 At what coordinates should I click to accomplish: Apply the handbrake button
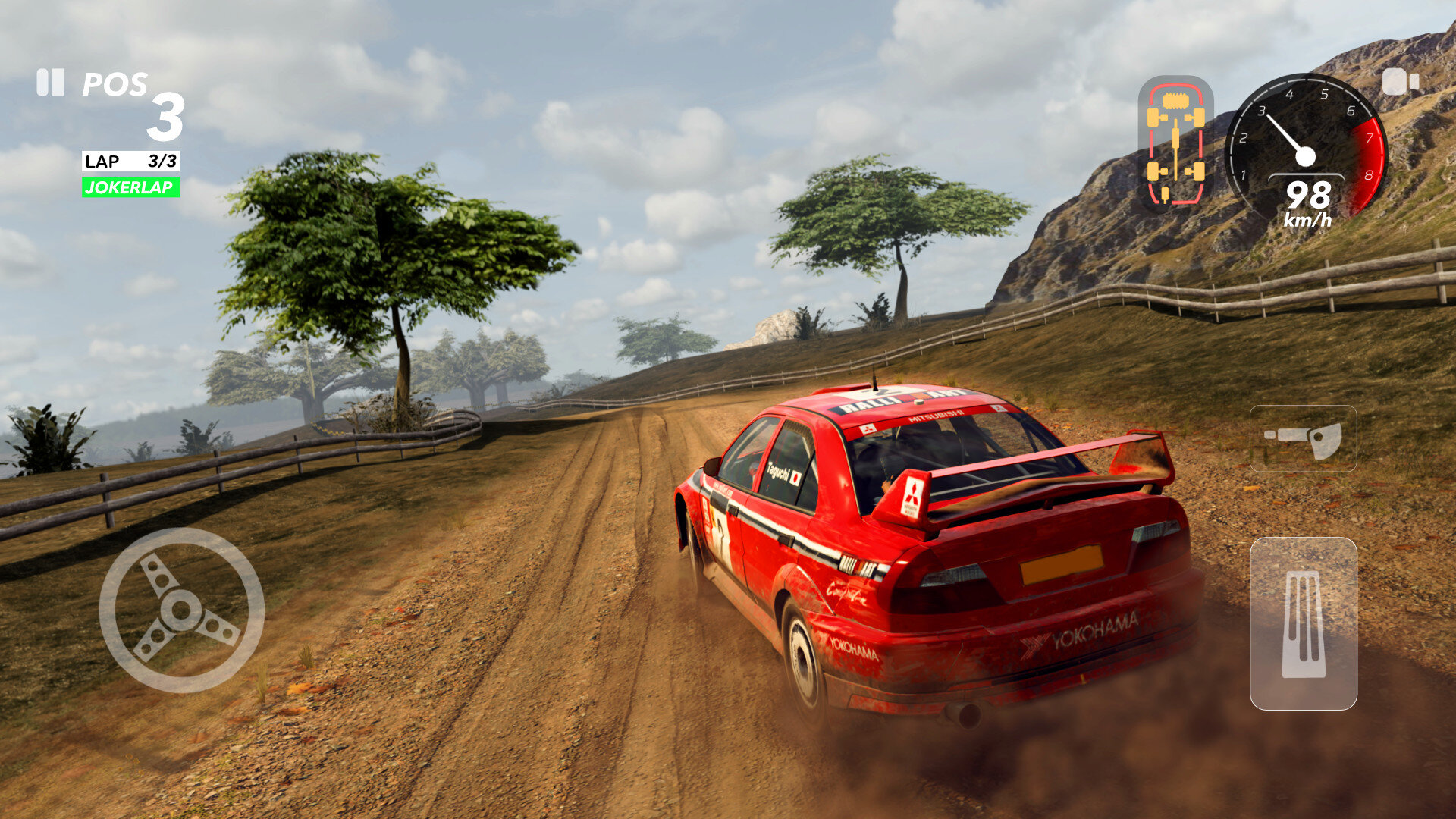[1303, 438]
